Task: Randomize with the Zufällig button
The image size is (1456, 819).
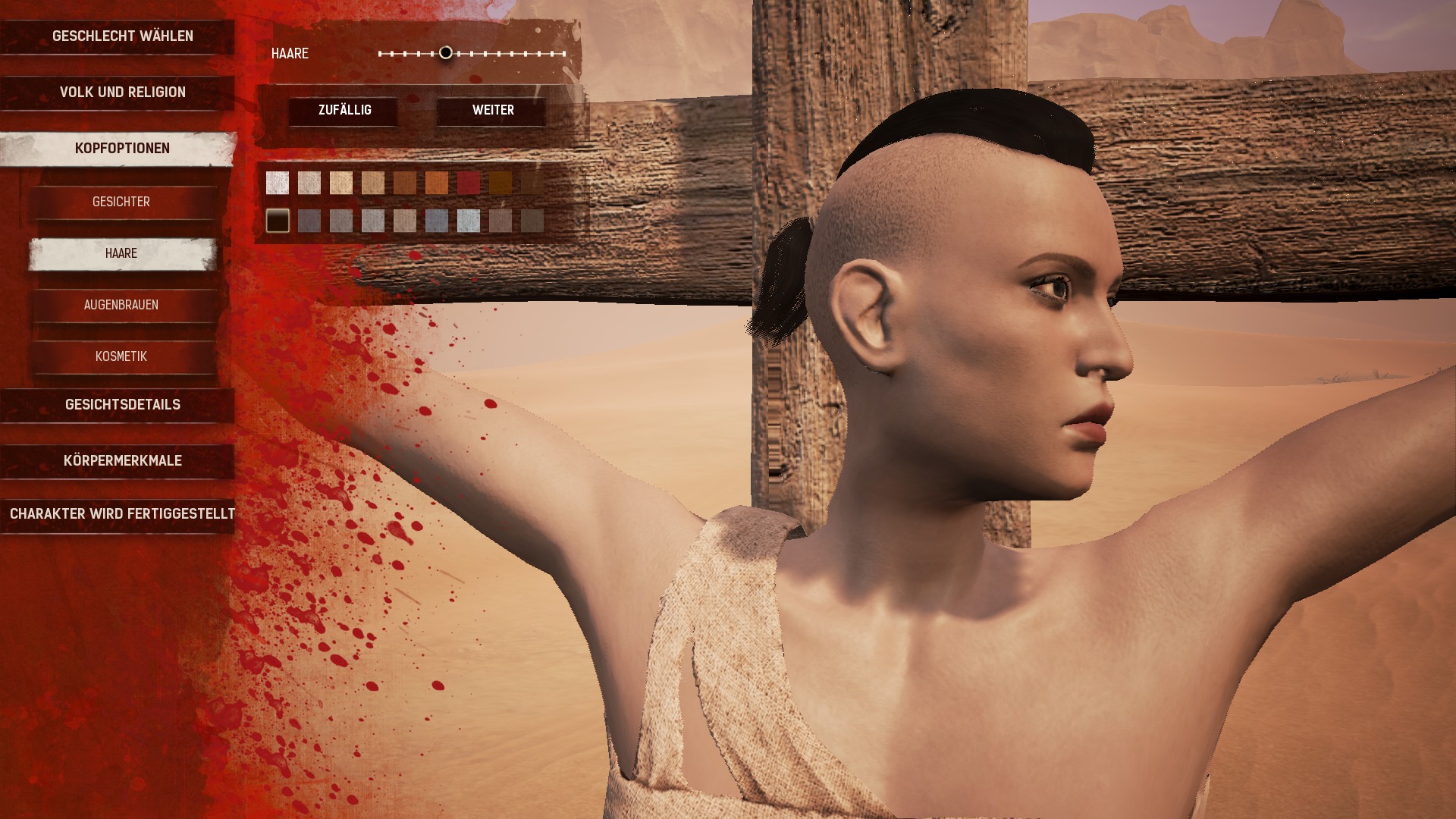Action: pyautogui.click(x=344, y=111)
